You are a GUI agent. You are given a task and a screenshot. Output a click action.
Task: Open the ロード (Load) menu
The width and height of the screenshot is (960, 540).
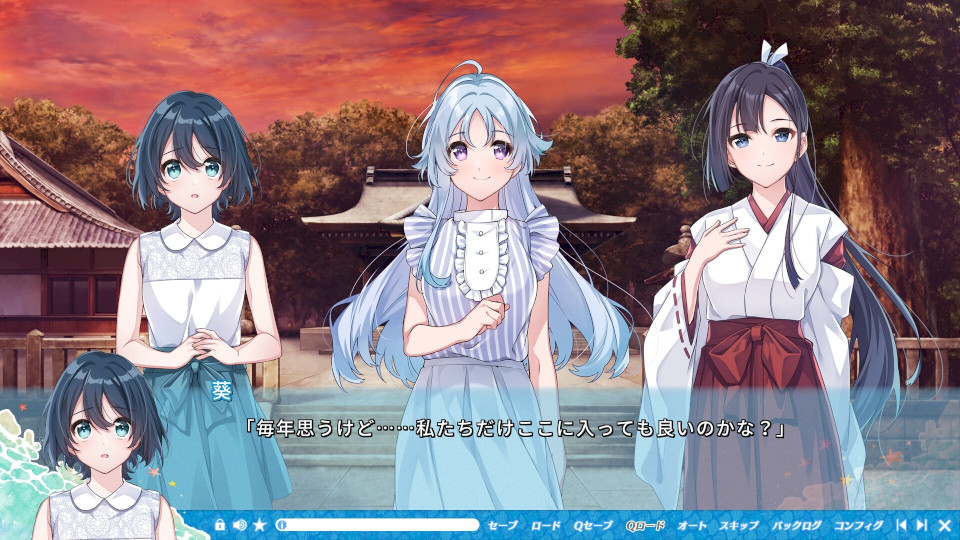[546, 525]
